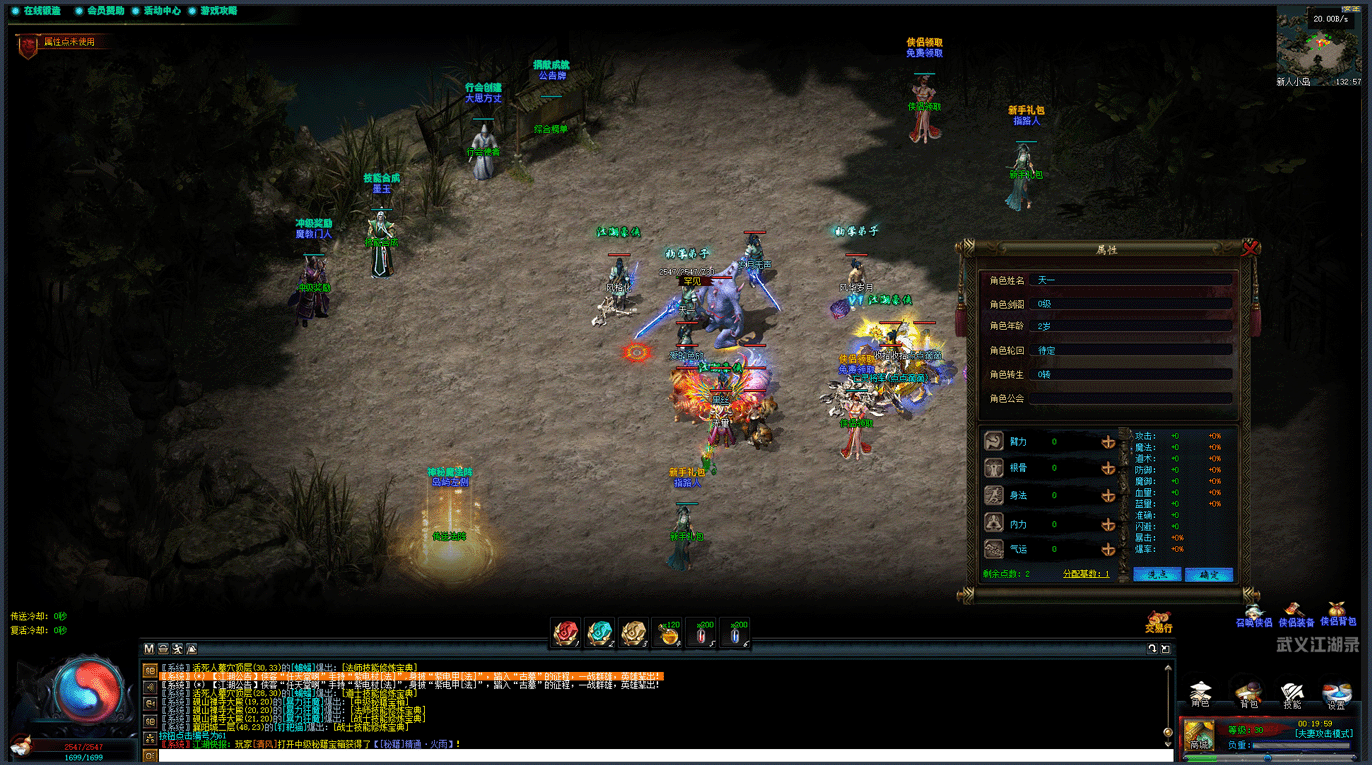Open the 交易行 trading house
1372x765 pixels.
(1159, 621)
